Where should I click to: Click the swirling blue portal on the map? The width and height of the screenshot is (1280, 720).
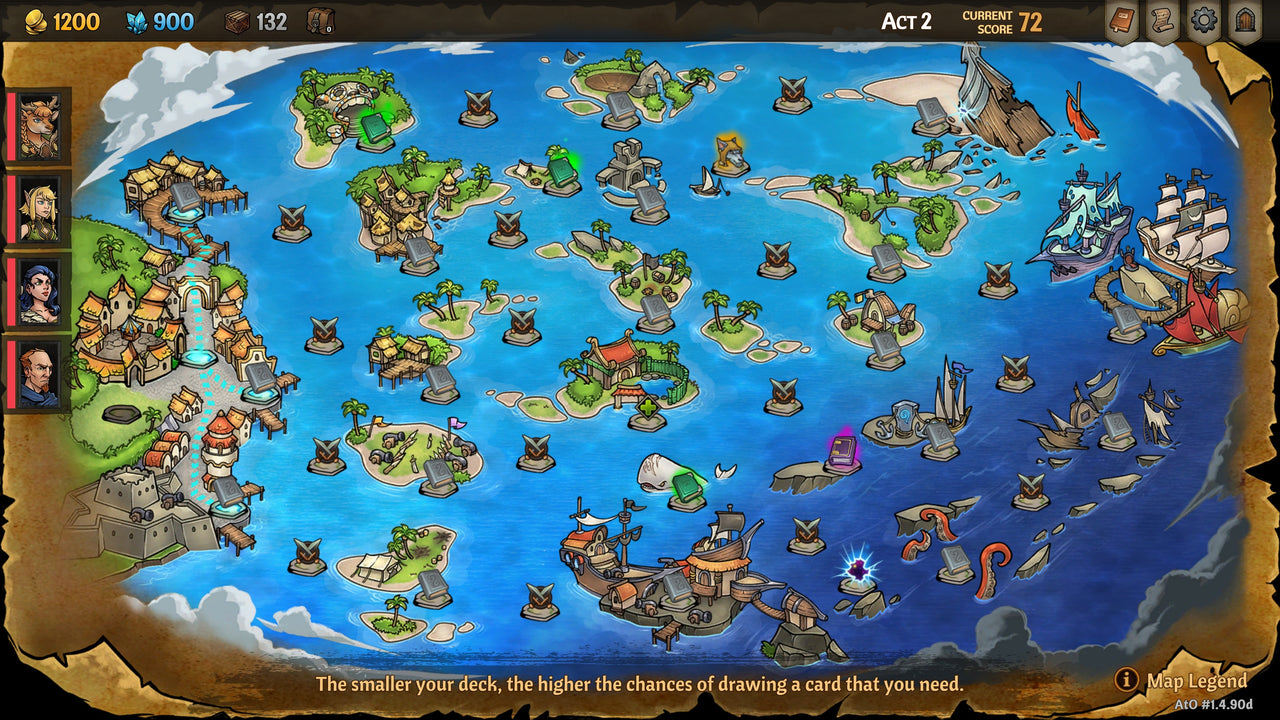(x=904, y=413)
